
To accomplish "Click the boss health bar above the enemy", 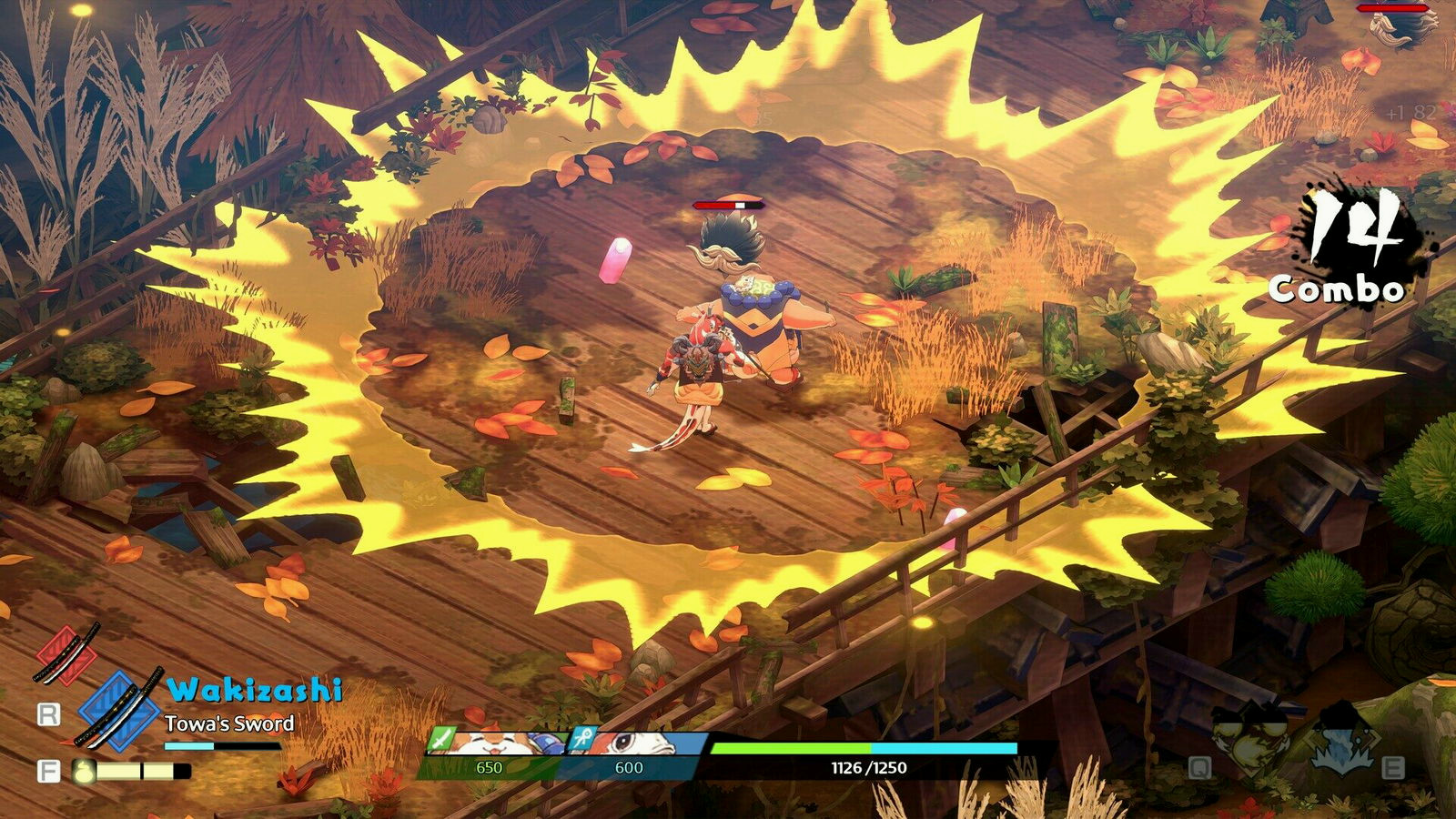I will [x=1392, y=7].
